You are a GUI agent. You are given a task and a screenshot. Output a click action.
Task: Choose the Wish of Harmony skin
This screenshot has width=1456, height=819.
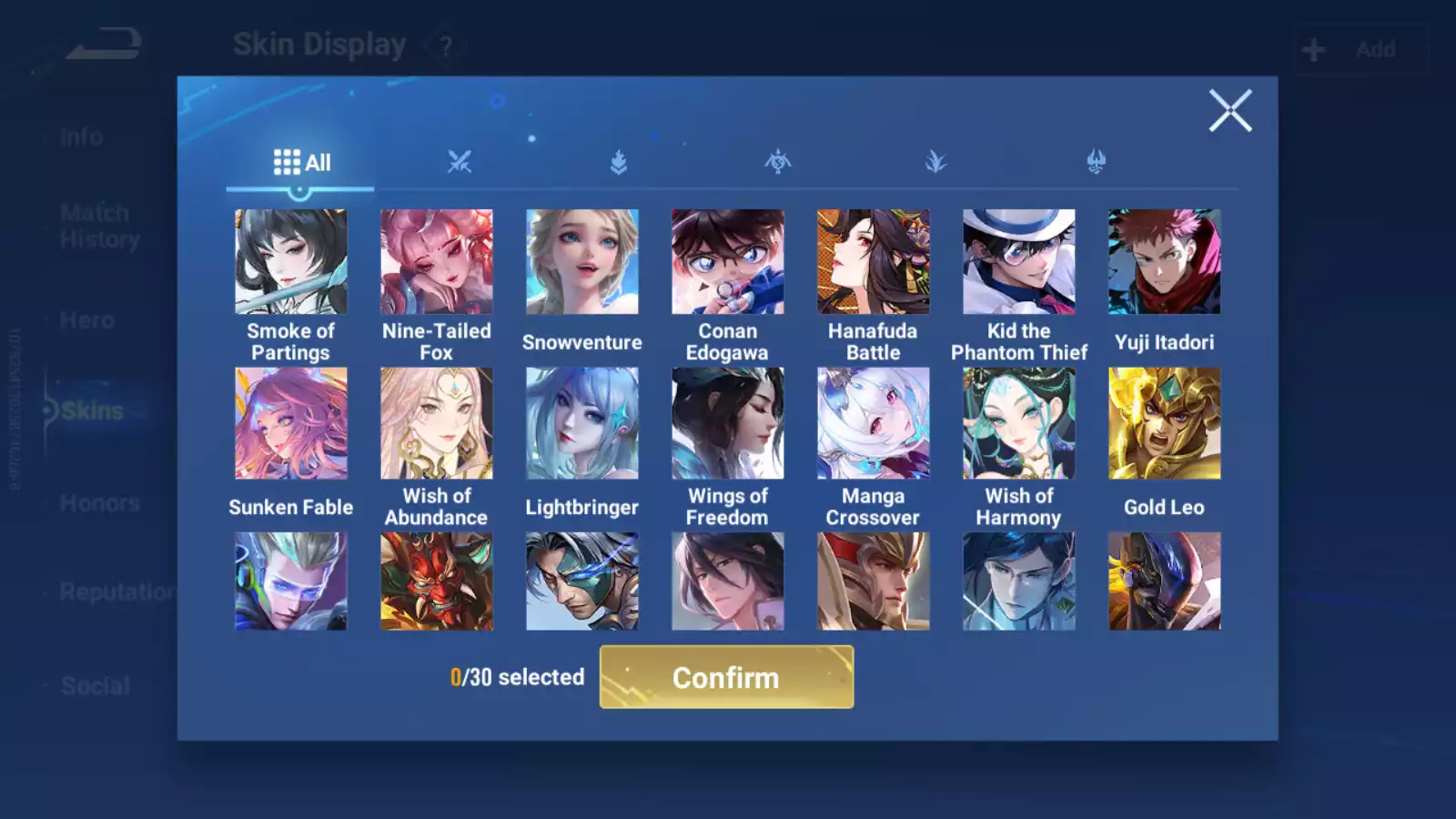(1019, 423)
